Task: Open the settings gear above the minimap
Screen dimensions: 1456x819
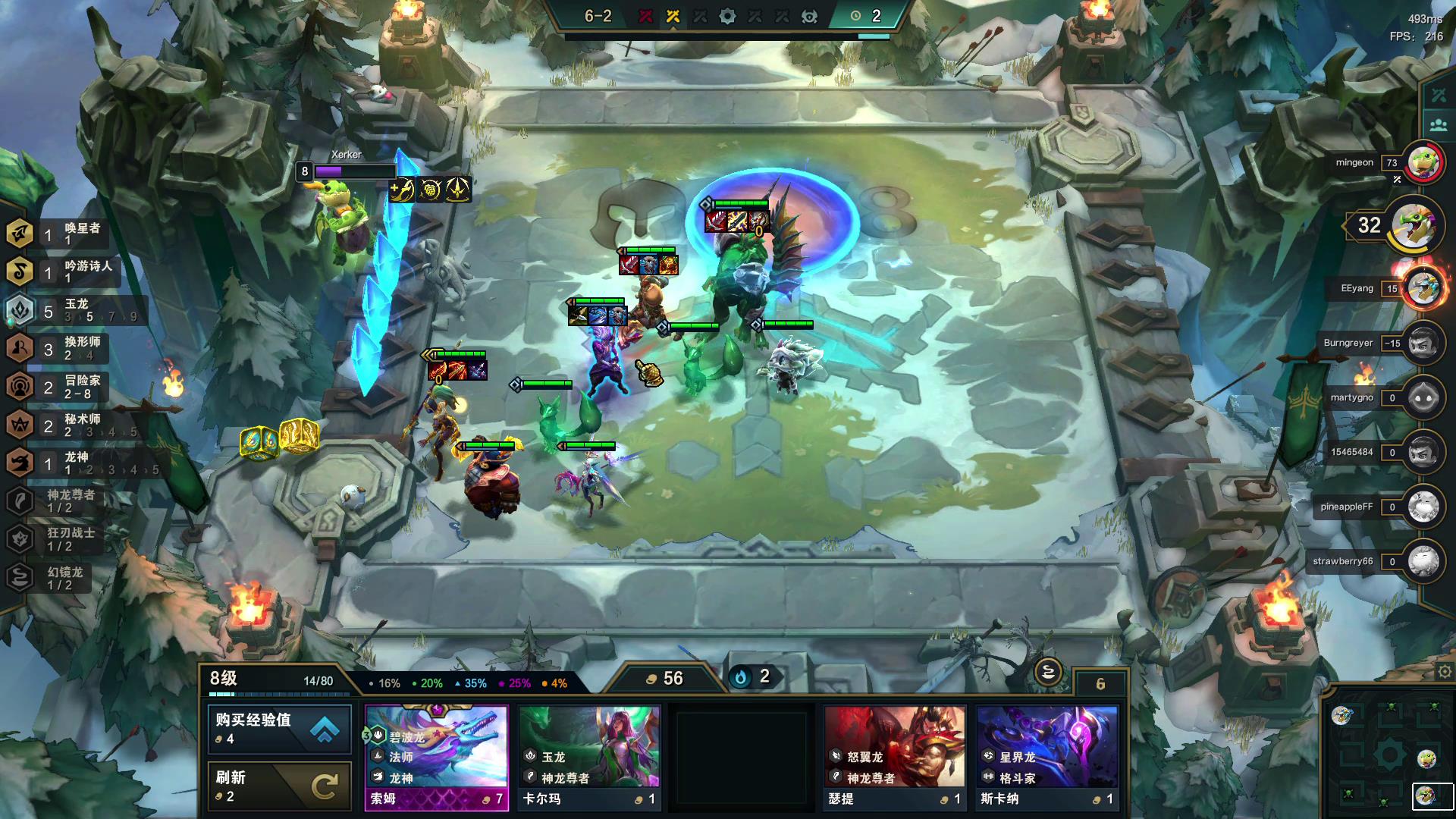Action: 1445,672
